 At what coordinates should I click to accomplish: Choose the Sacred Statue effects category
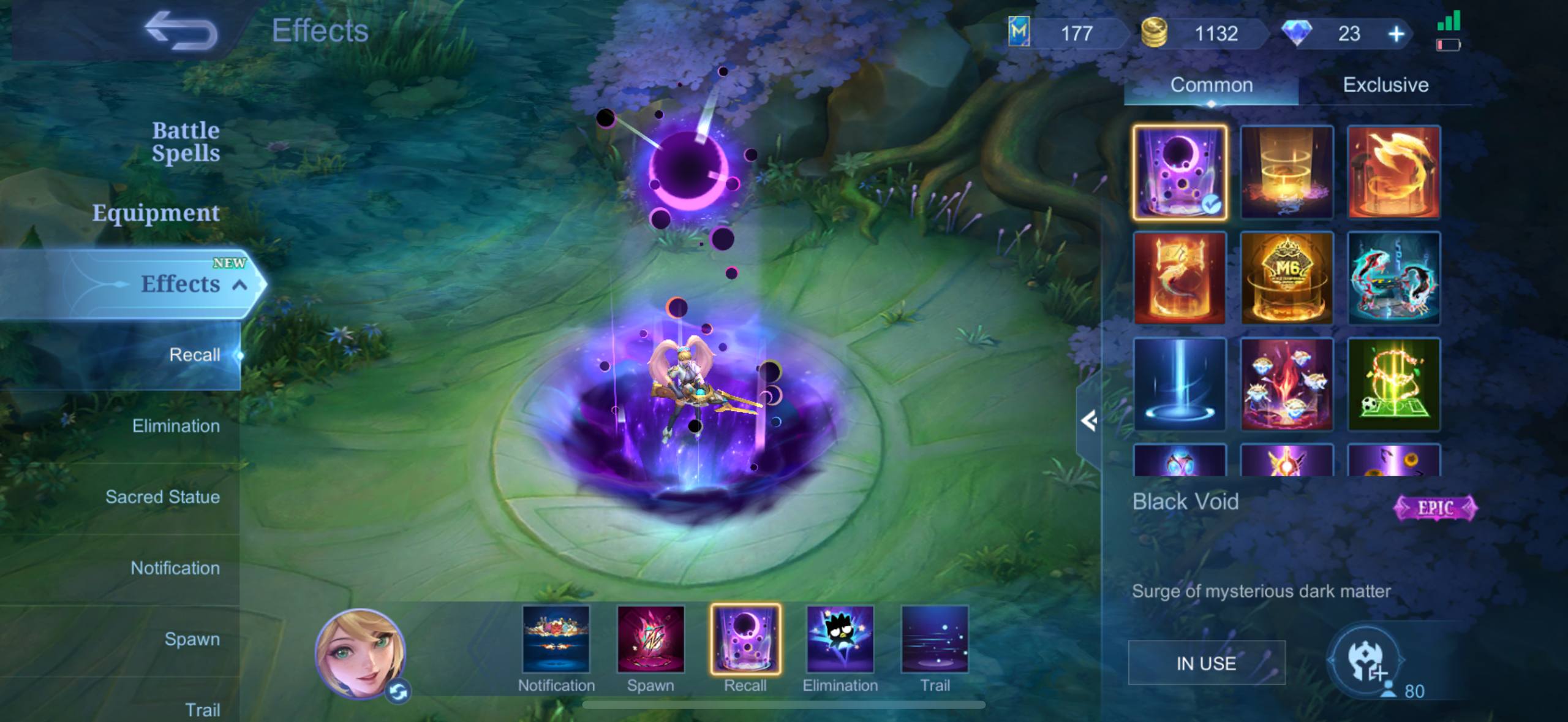pyautogui.click(x=162, y=497)
